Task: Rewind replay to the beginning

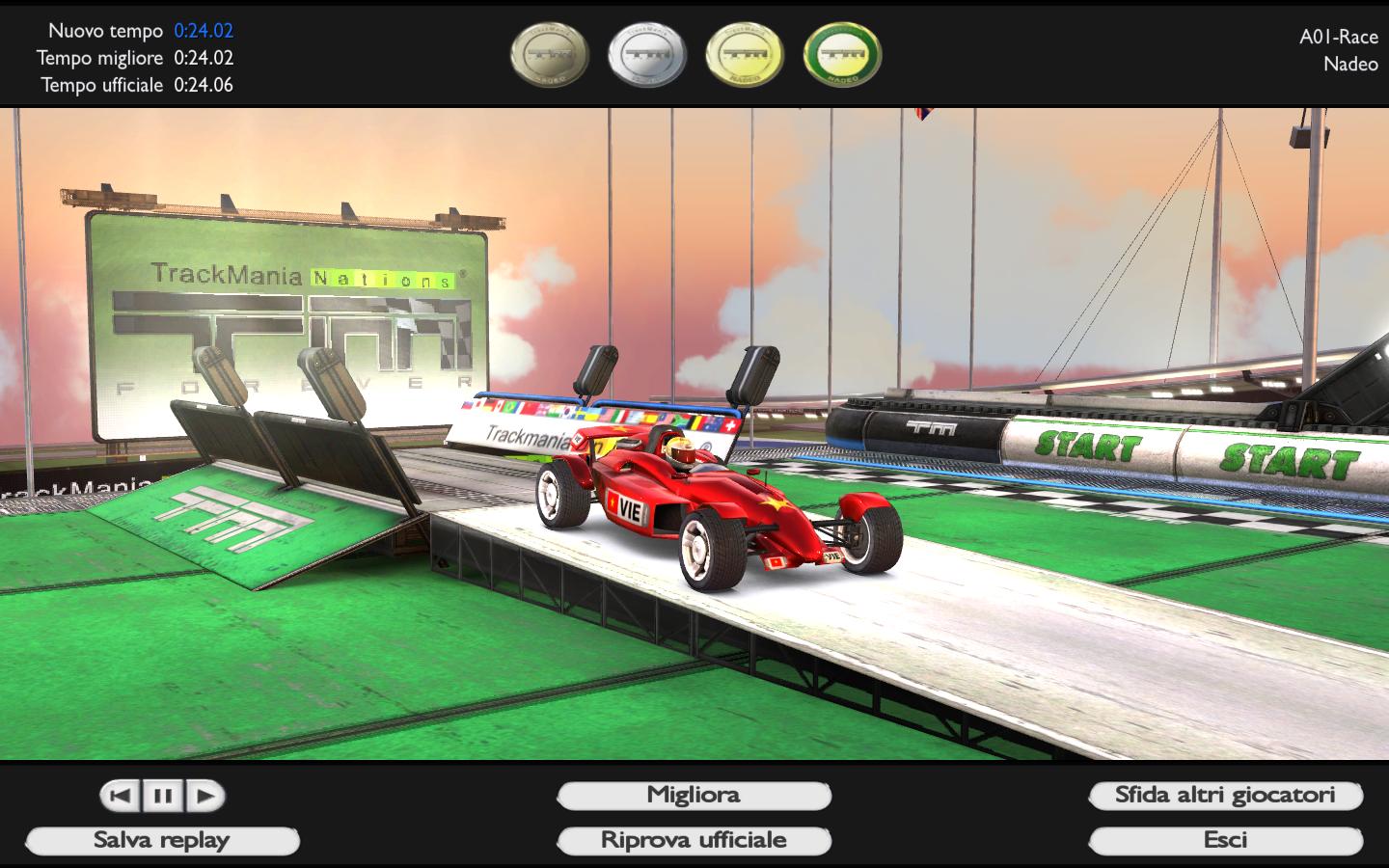Action: (121, 796)
